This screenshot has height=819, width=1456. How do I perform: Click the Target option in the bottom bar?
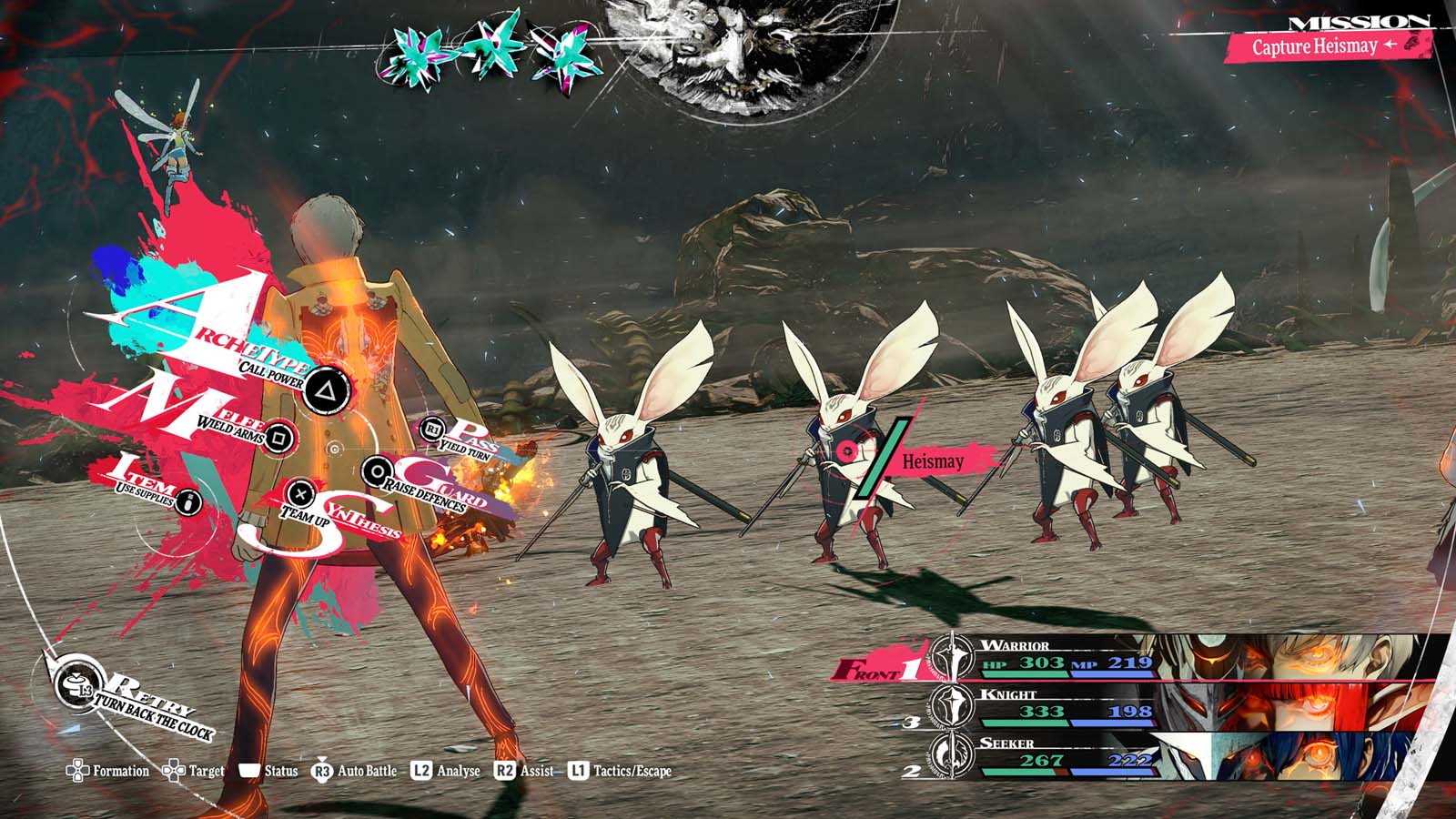pyautogui.click(x=194, y=772)
